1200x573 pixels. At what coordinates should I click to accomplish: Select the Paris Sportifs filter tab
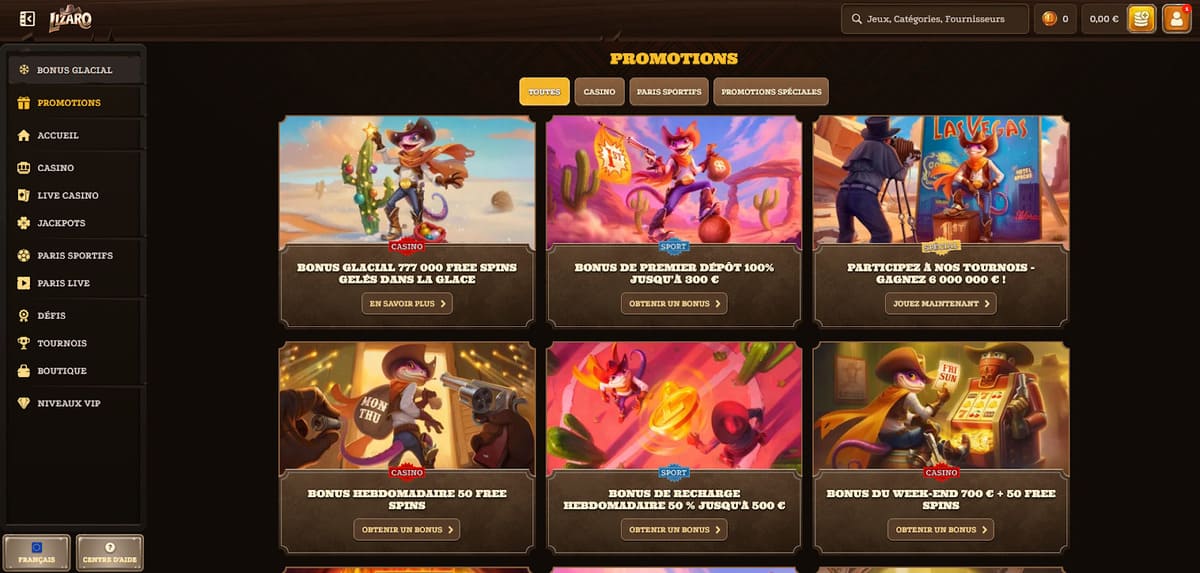pos(669,92)
